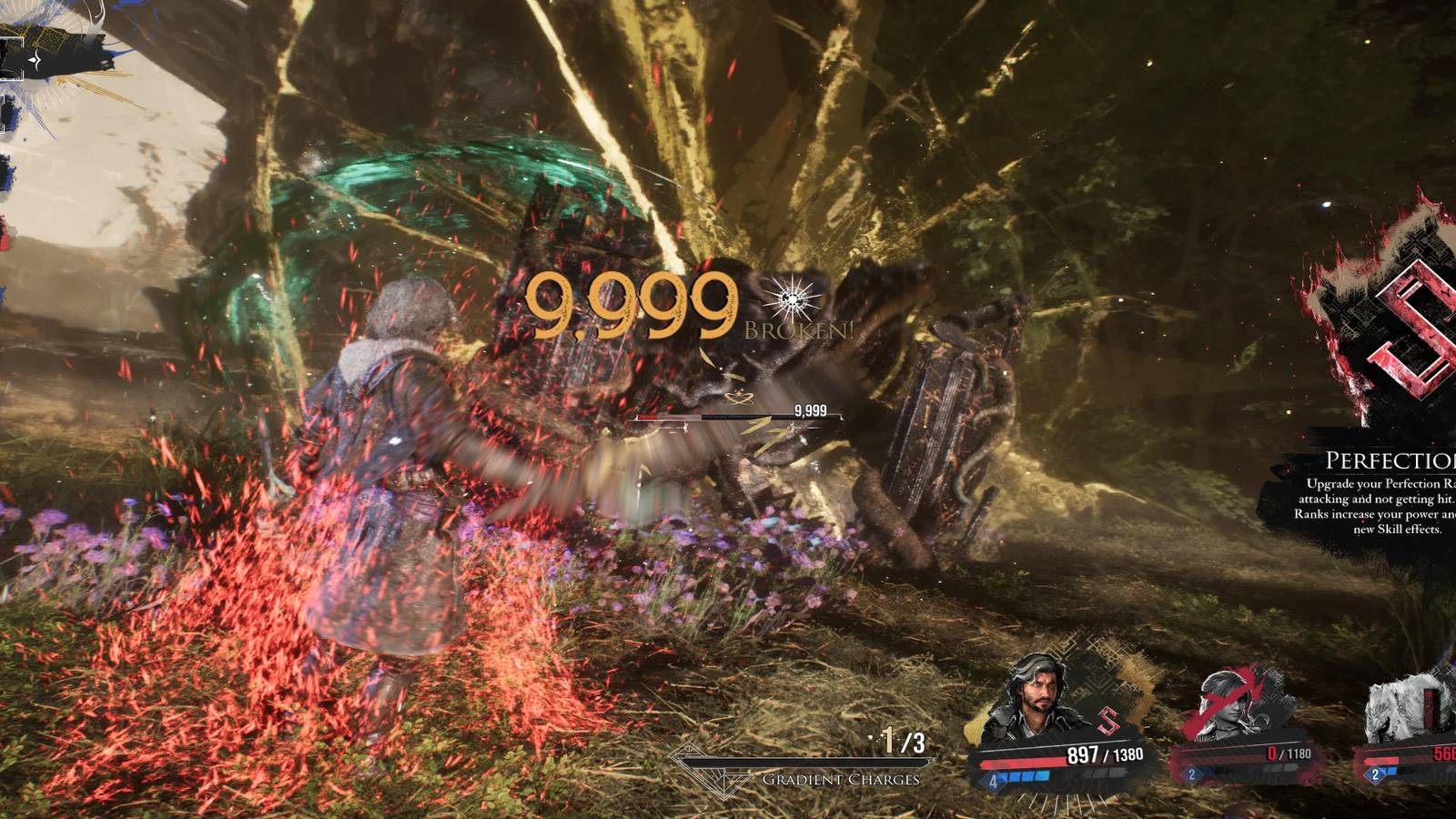Viewport: 1456px width, 819px height.
Task: Click the wolf companion's 566 health value
Action: coord(1443,753)
